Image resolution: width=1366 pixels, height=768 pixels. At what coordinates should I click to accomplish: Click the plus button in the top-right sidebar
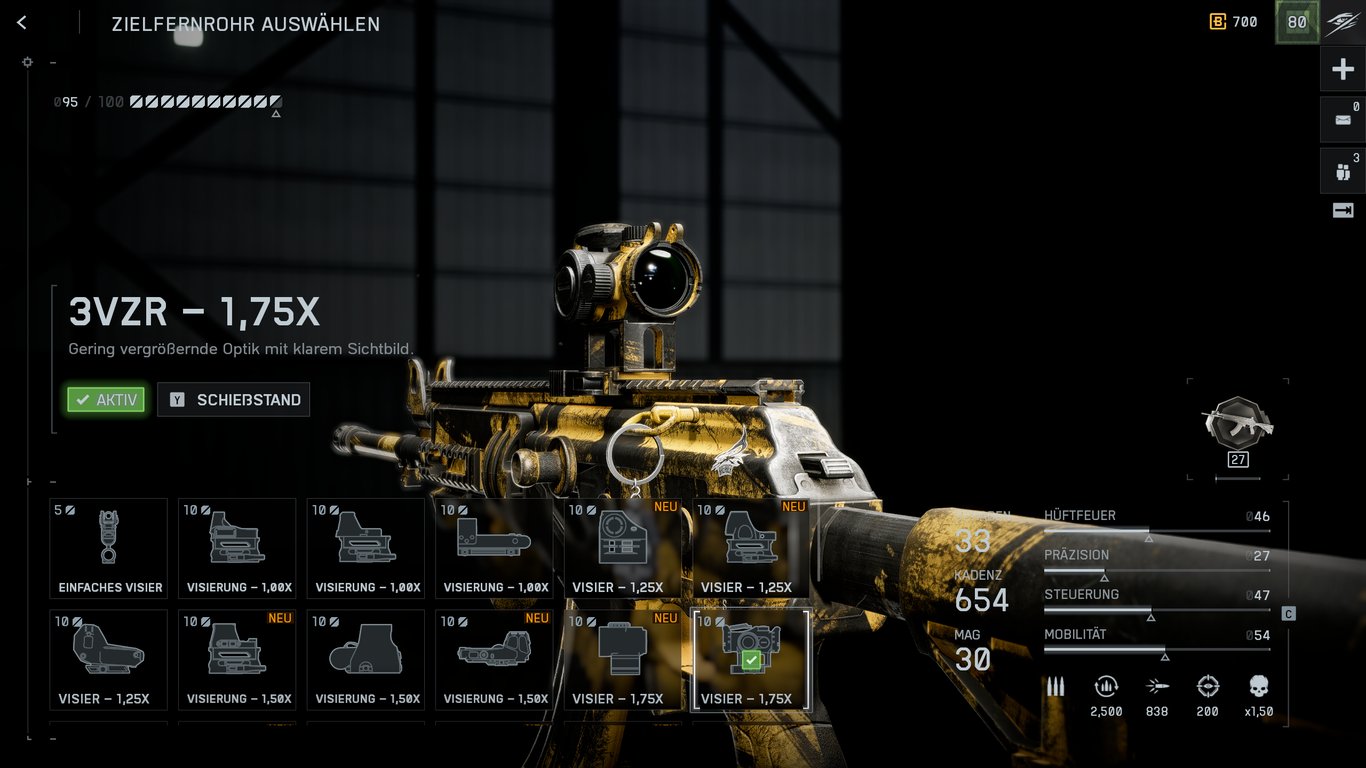[x=1343, y=70]
